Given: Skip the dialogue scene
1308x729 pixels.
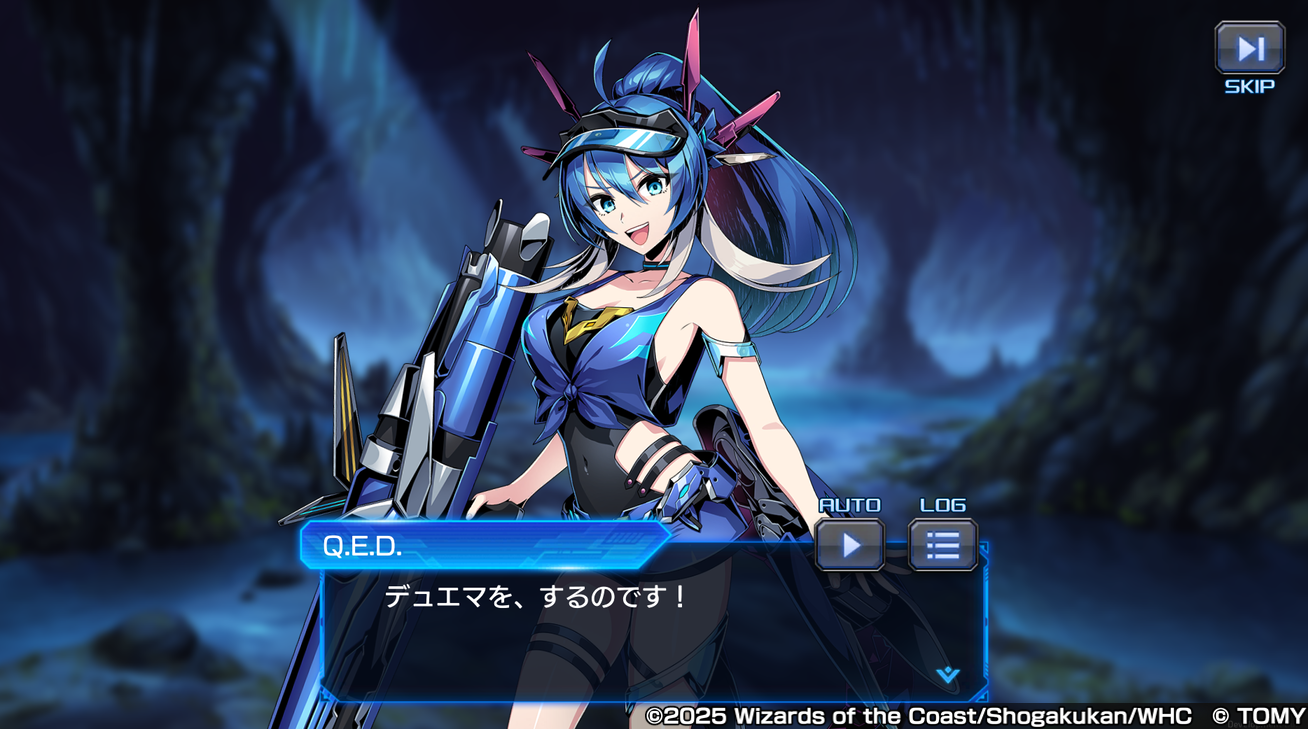Looking at the screenshot, I should coord(1249,48).
